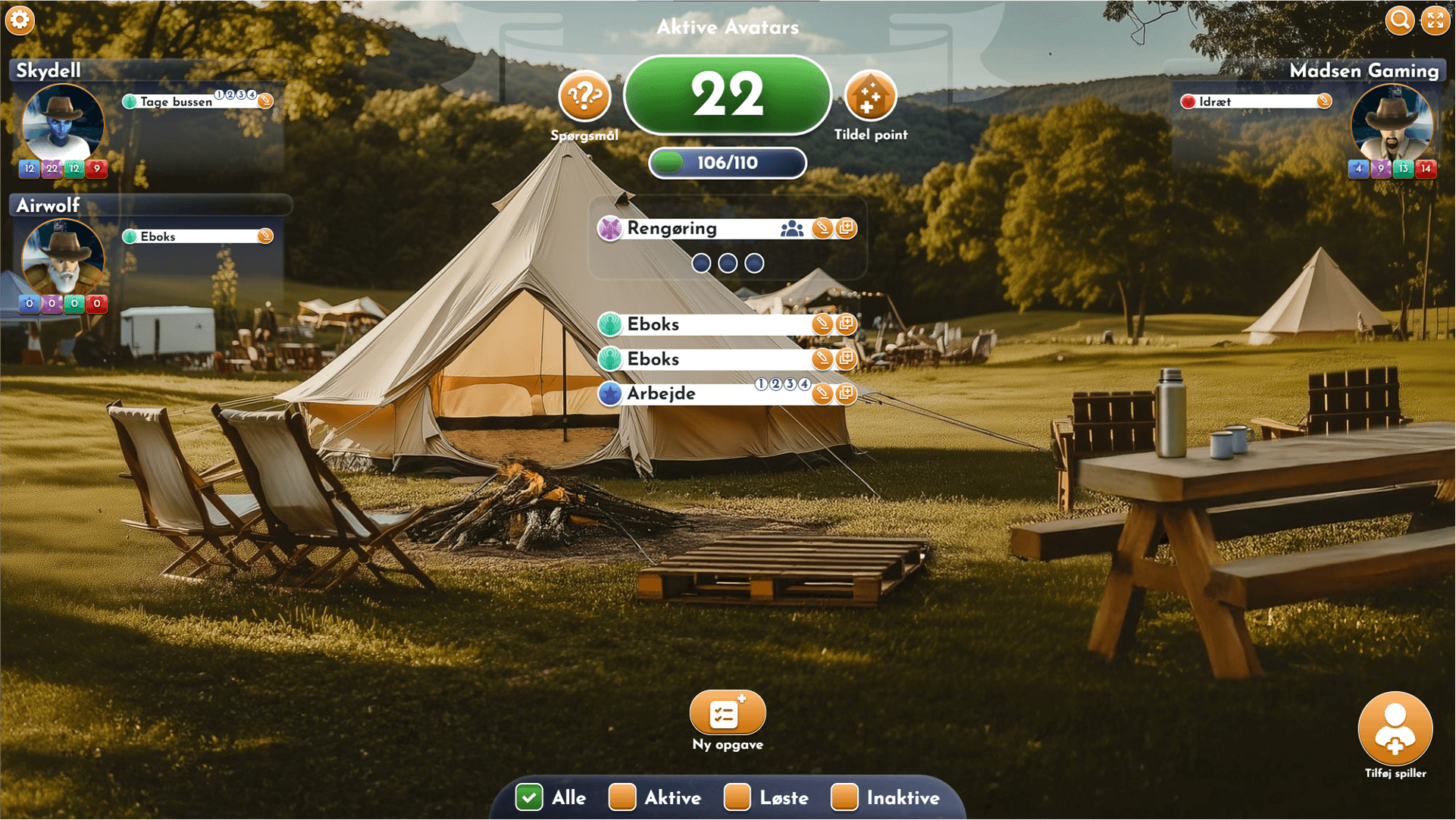Click the magnifying glass search button

pyautogui.click(x=1399, y=20)
